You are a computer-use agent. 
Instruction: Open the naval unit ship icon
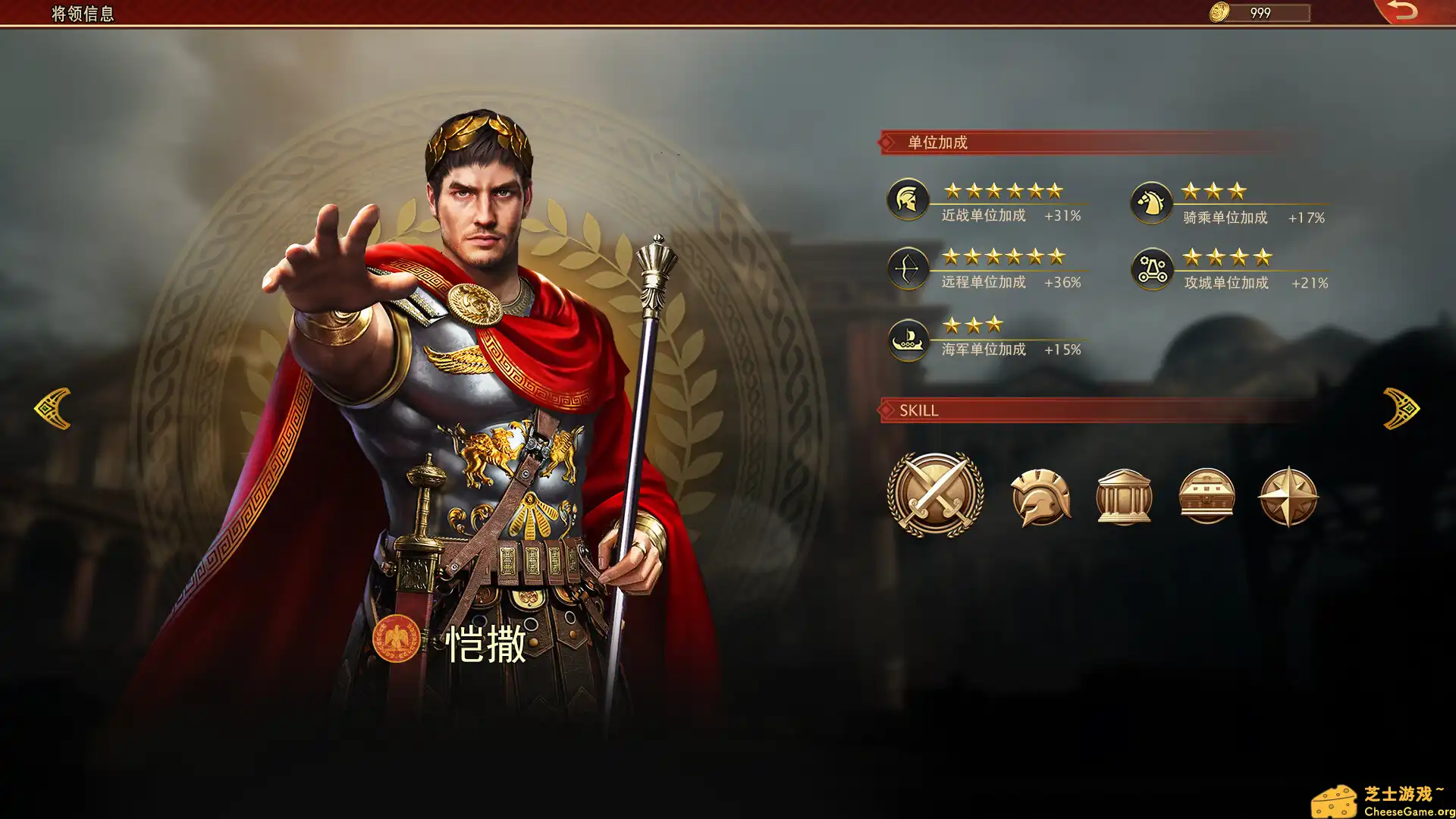pos(908,341)
